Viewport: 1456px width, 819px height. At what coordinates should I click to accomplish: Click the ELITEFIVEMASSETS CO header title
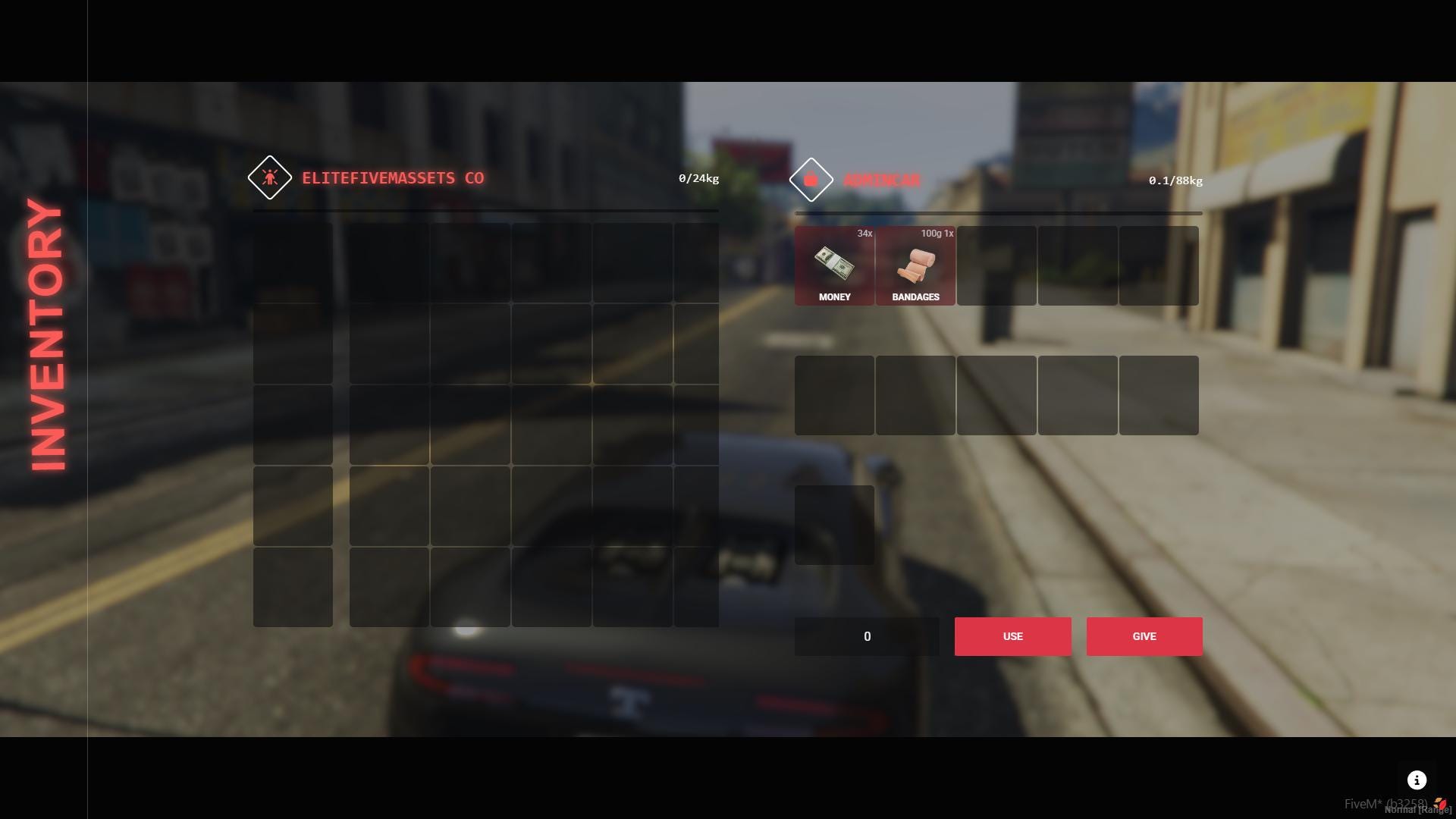393,178
